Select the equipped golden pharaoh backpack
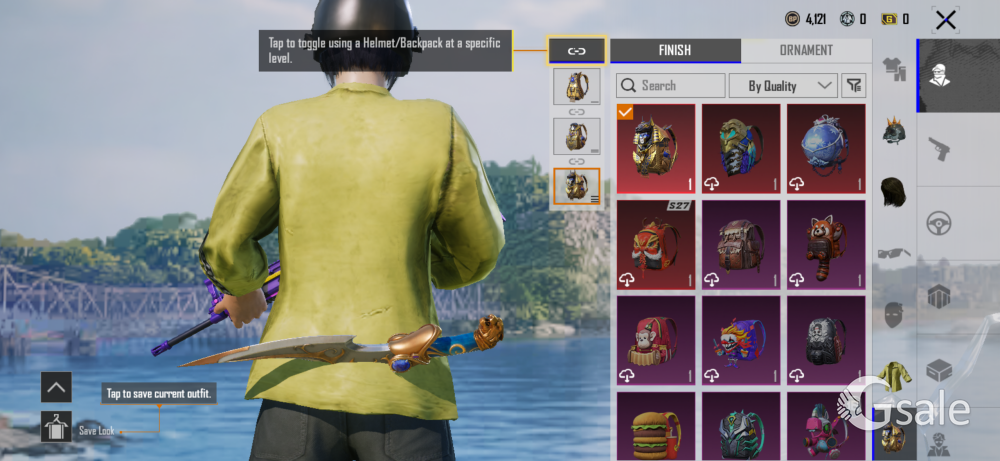 coord(655,148)
